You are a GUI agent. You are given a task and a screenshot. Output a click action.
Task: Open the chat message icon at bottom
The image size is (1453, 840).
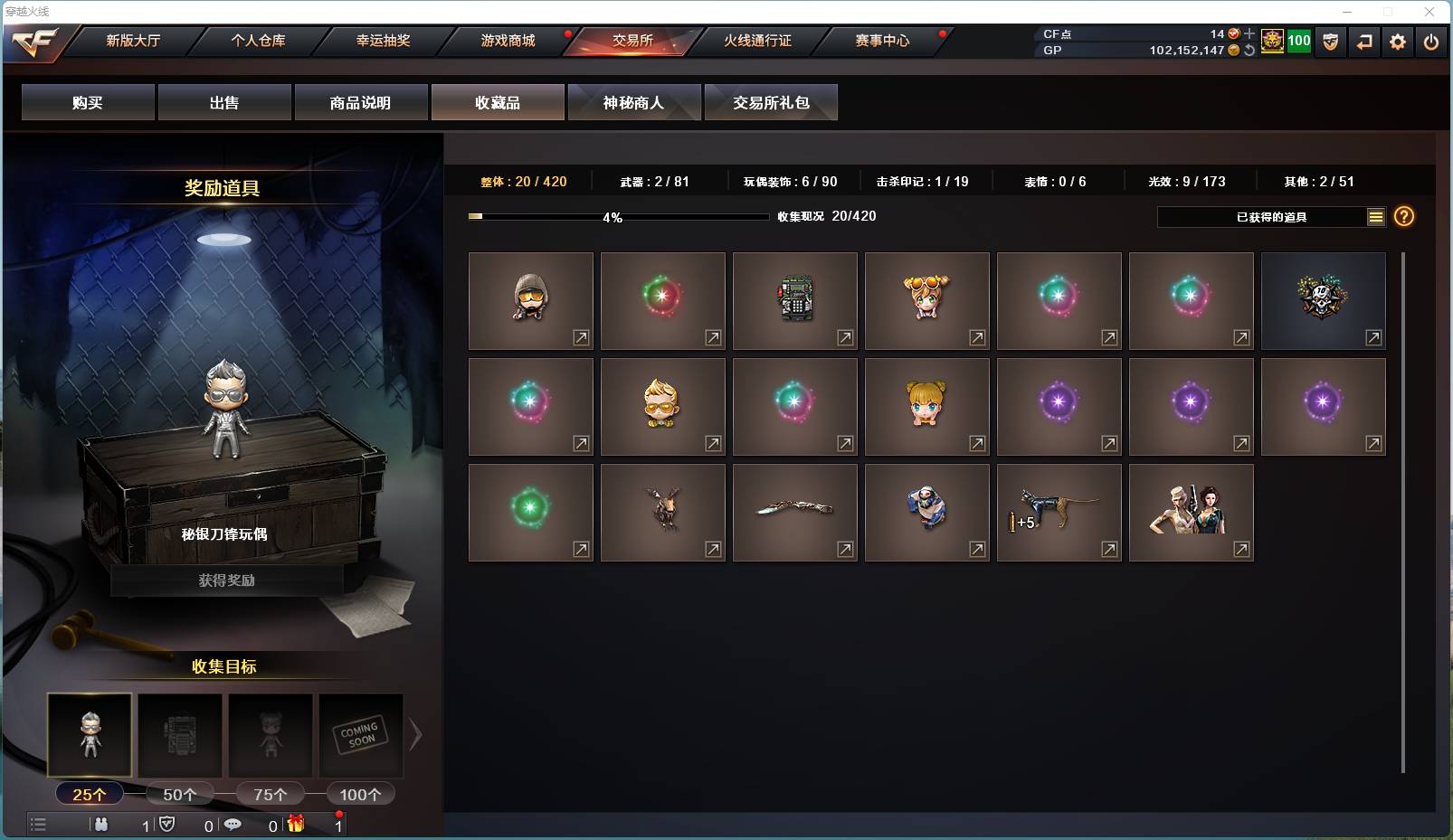point(233,825)
